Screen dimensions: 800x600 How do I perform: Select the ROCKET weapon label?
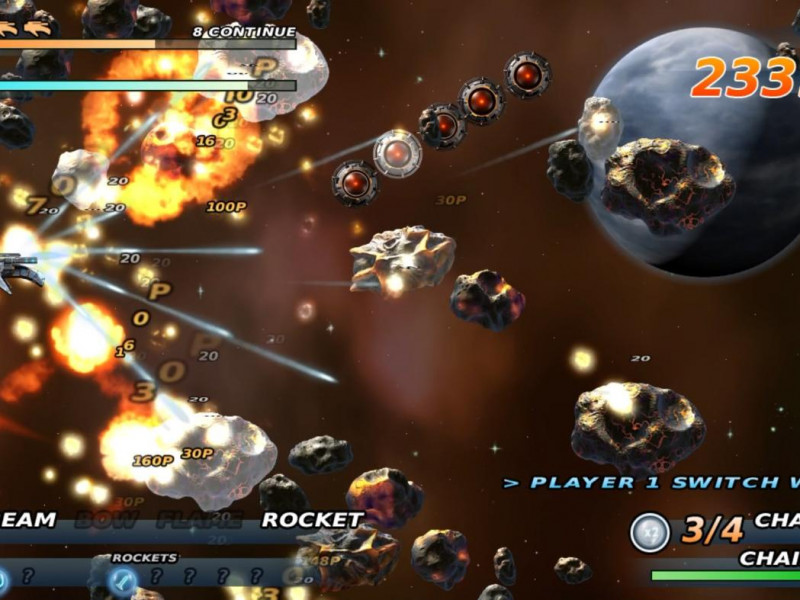tap(312, 520)
